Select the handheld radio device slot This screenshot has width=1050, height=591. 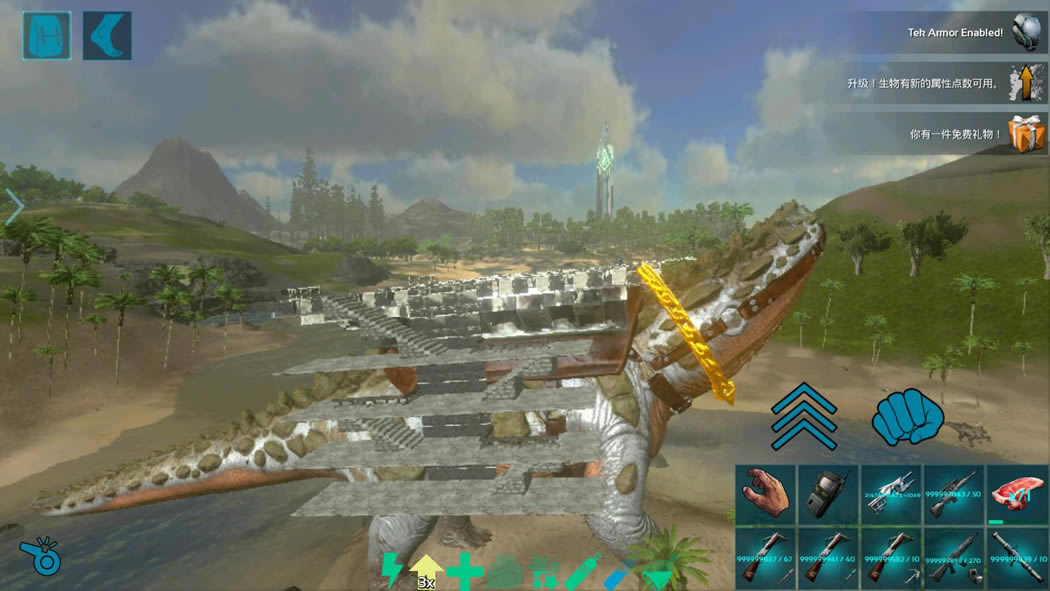(x=828, y=495)
